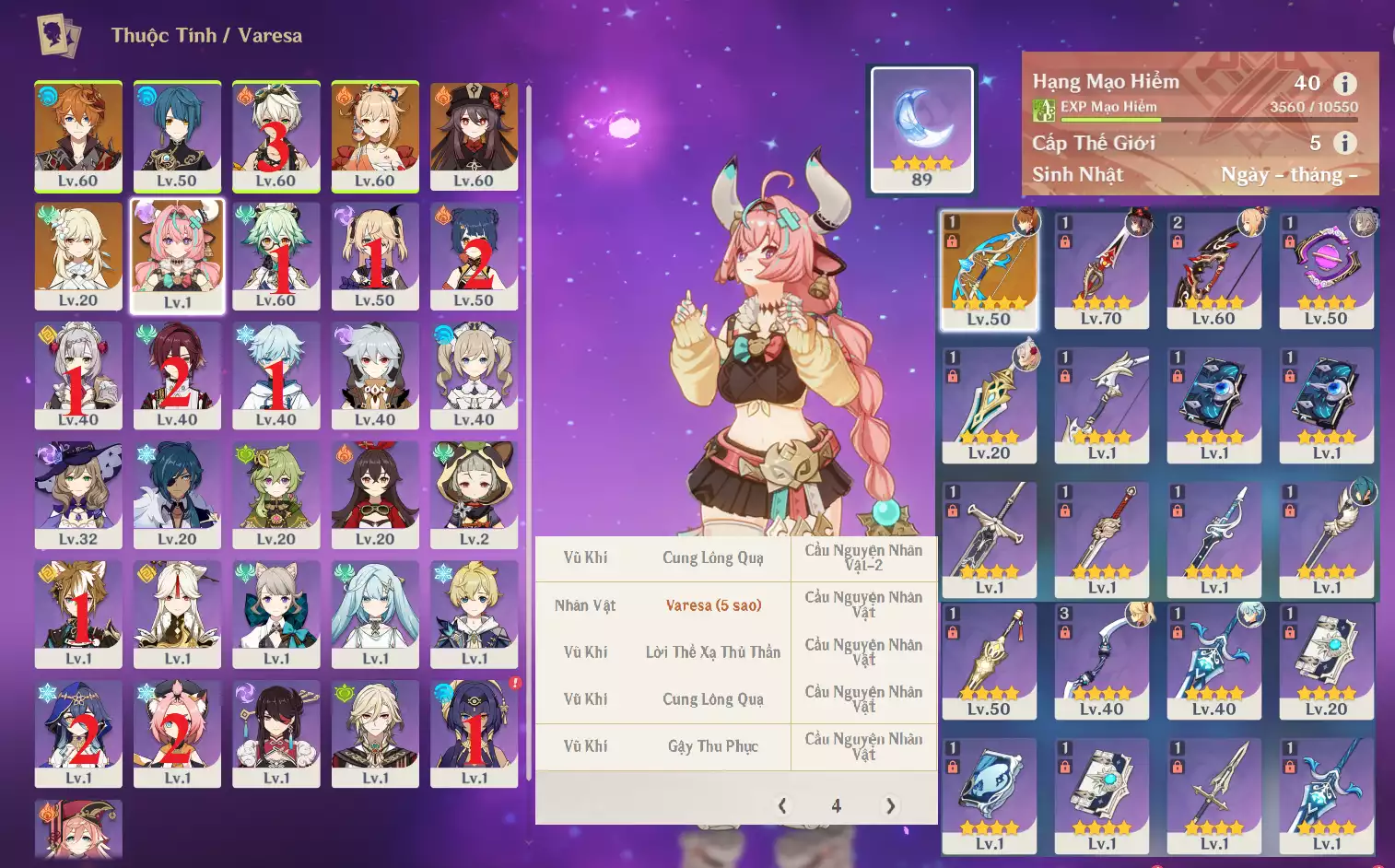Show info for Cấp Thế Giới
Image resolution: width=1395 pixels, height=868 pixels.
click(1345, 143)
